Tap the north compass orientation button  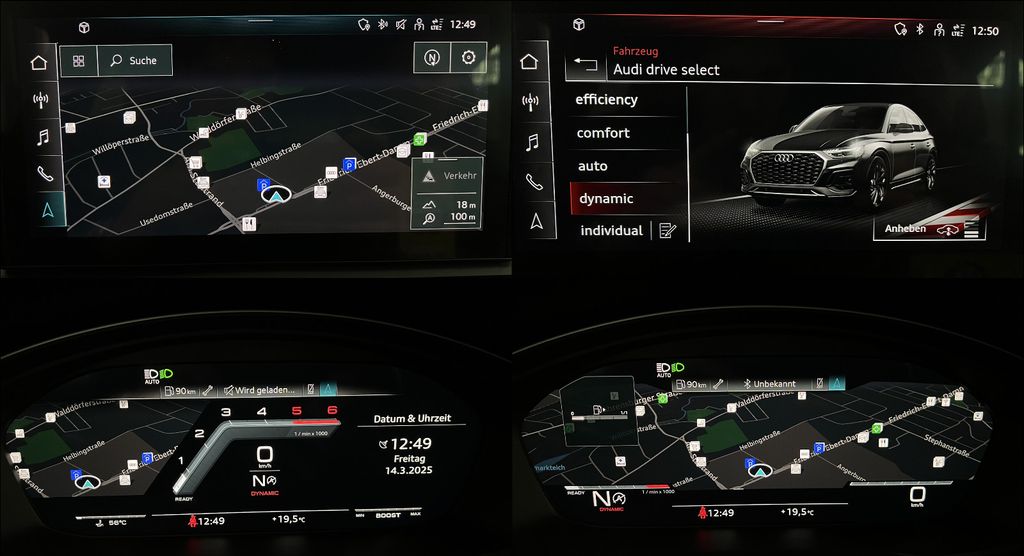[x=432, y=58]
